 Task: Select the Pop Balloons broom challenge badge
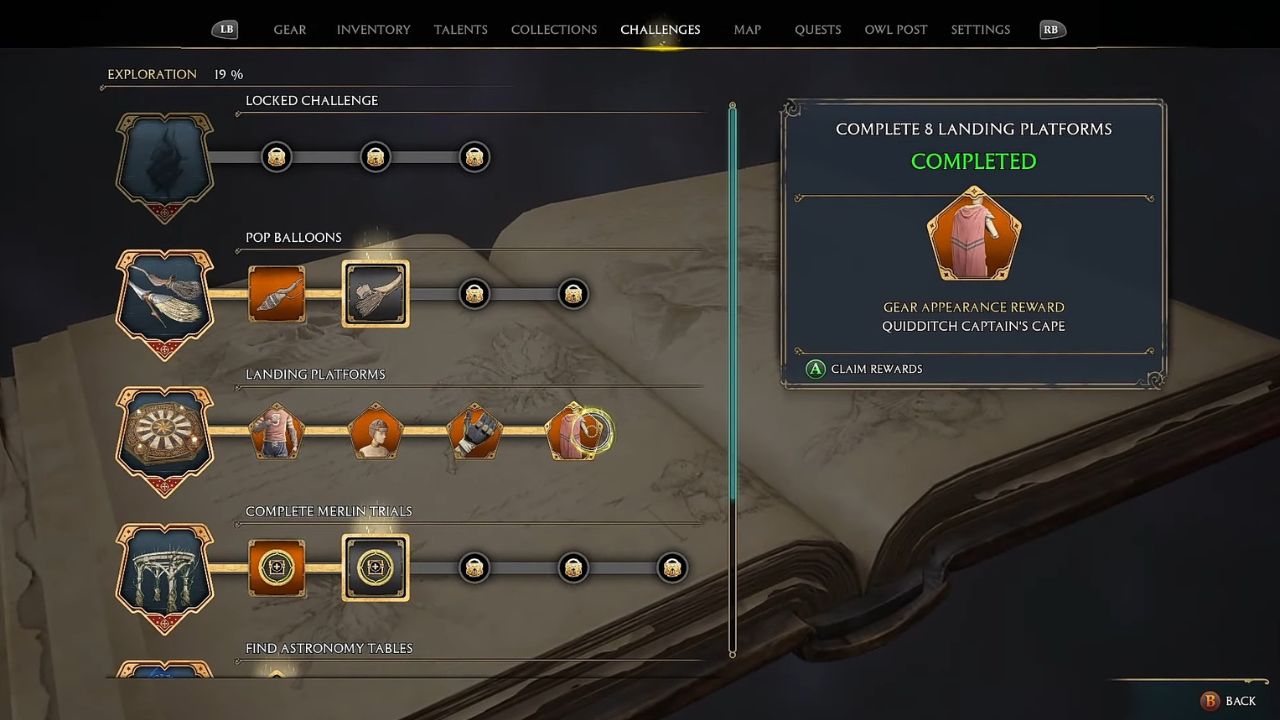click(166, 301)
